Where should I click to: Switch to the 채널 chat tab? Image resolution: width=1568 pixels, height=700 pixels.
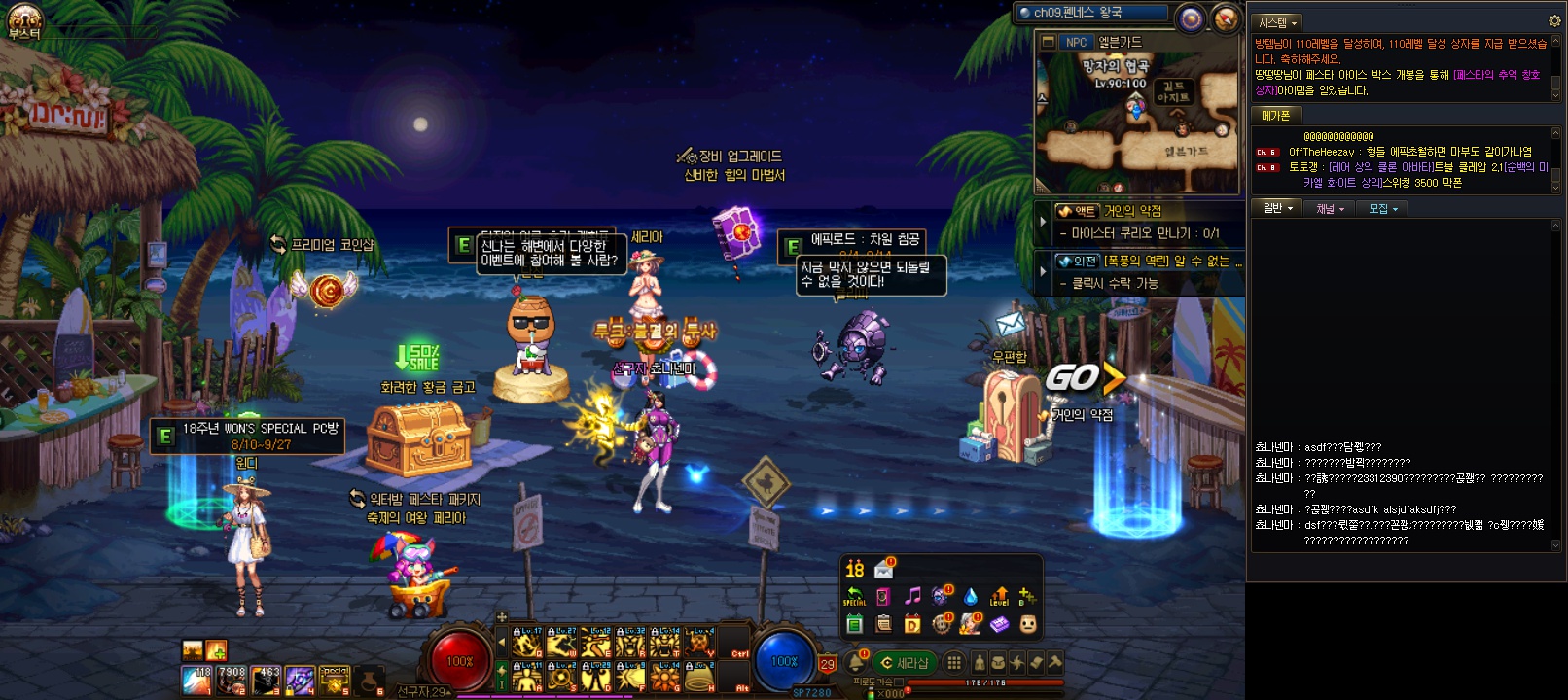click(1330, 208)
